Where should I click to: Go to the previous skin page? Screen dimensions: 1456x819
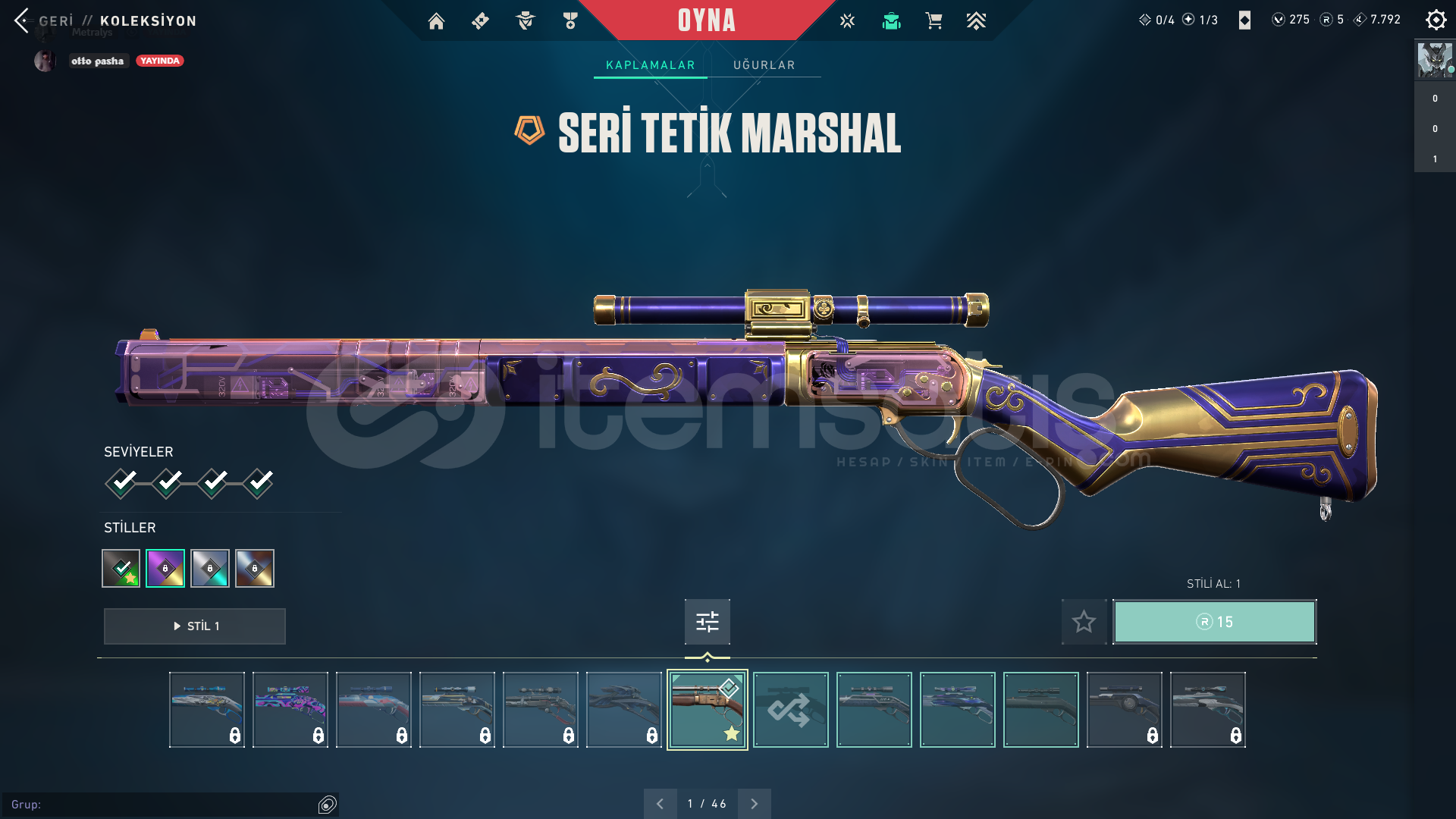660,804
